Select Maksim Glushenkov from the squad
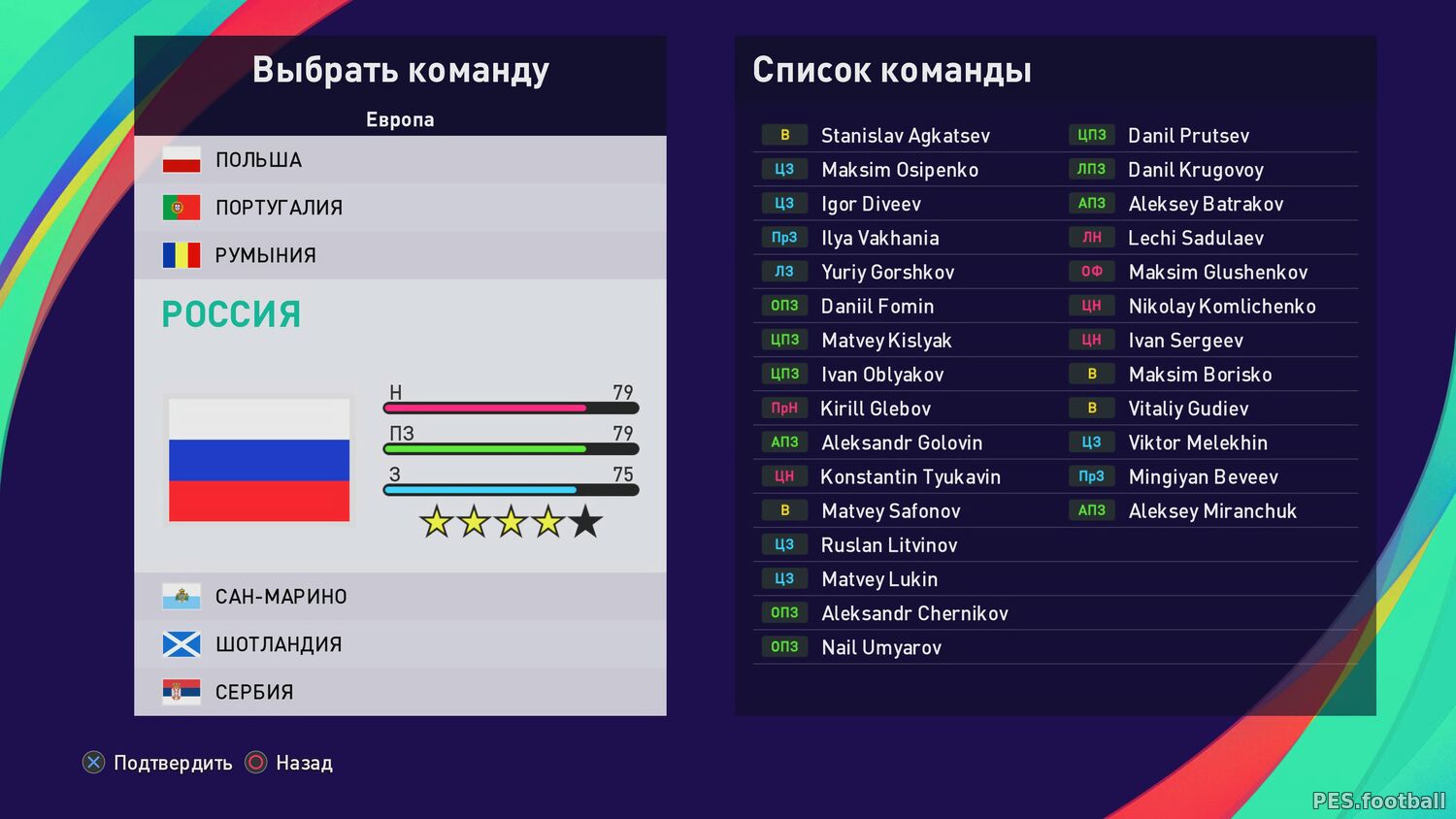The width and height of the screenshot is (1456, 819). pyautogui.click(x=1217, y=273)
